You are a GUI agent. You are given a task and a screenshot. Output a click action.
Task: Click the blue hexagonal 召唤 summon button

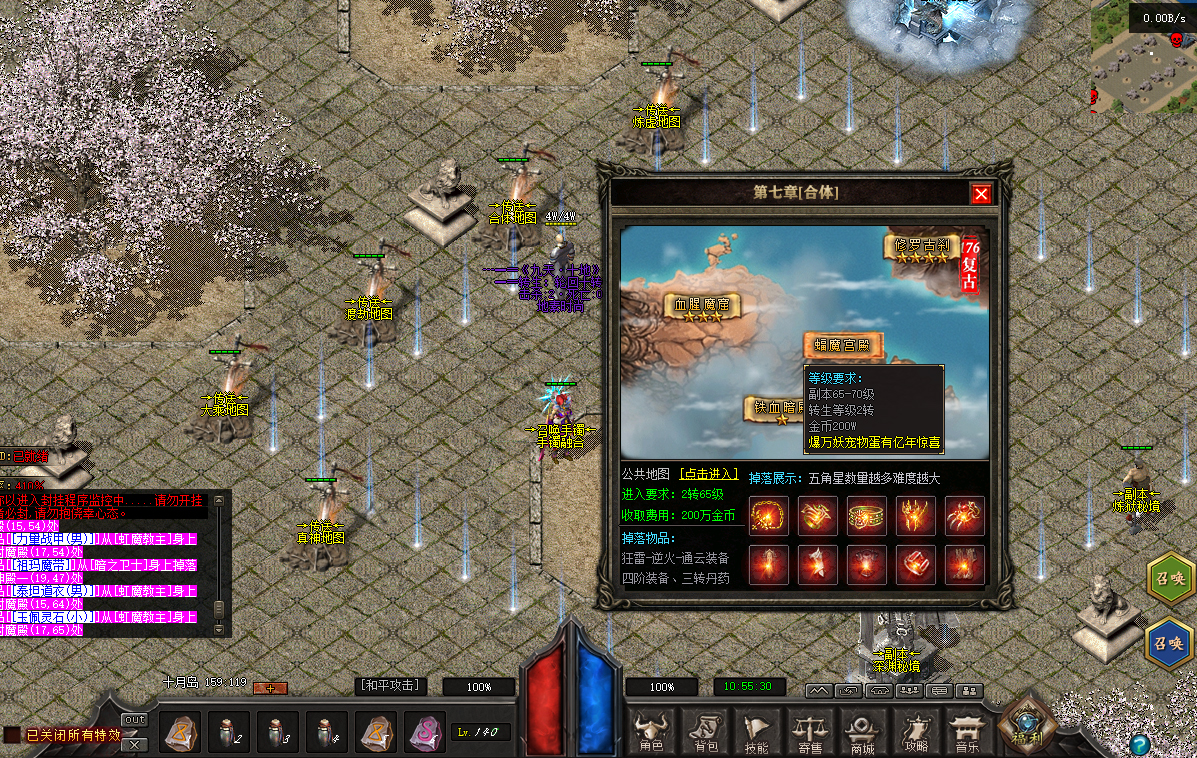[x=1168, y=640]
